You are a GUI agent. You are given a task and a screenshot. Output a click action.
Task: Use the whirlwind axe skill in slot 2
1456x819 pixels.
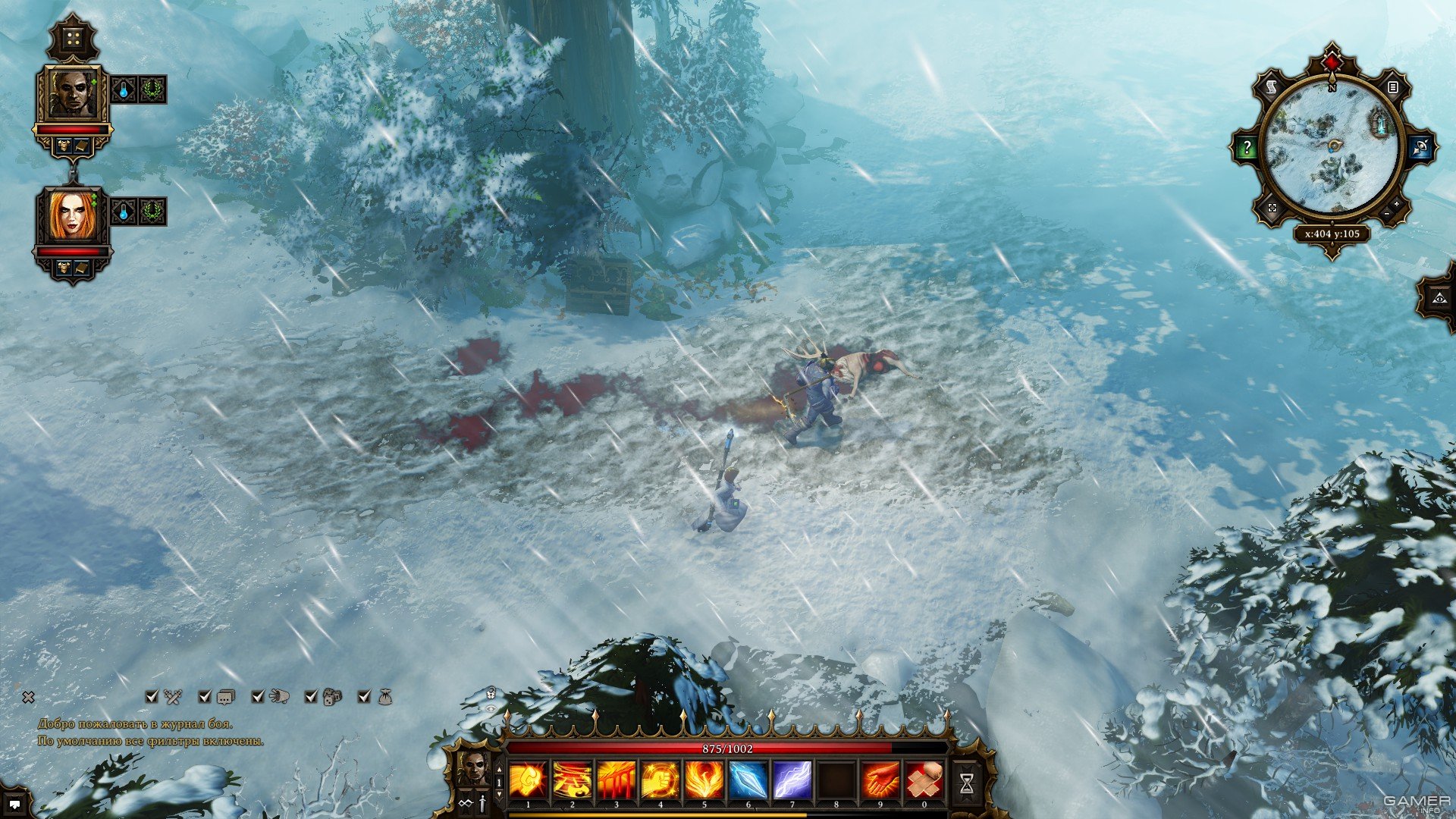(x=573, y=780)
